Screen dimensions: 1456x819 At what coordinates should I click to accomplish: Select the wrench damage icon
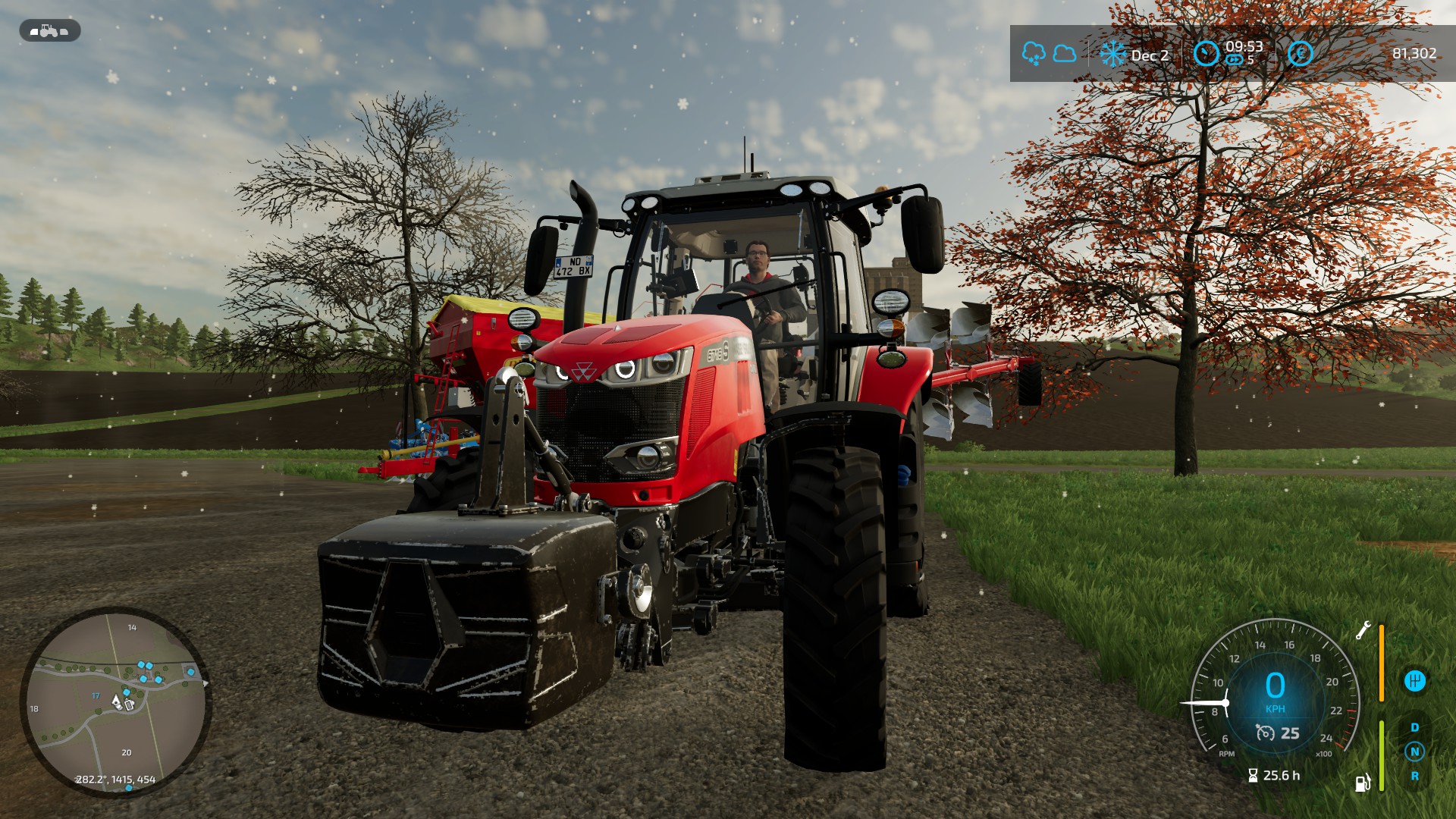(x=1363, y=631)
